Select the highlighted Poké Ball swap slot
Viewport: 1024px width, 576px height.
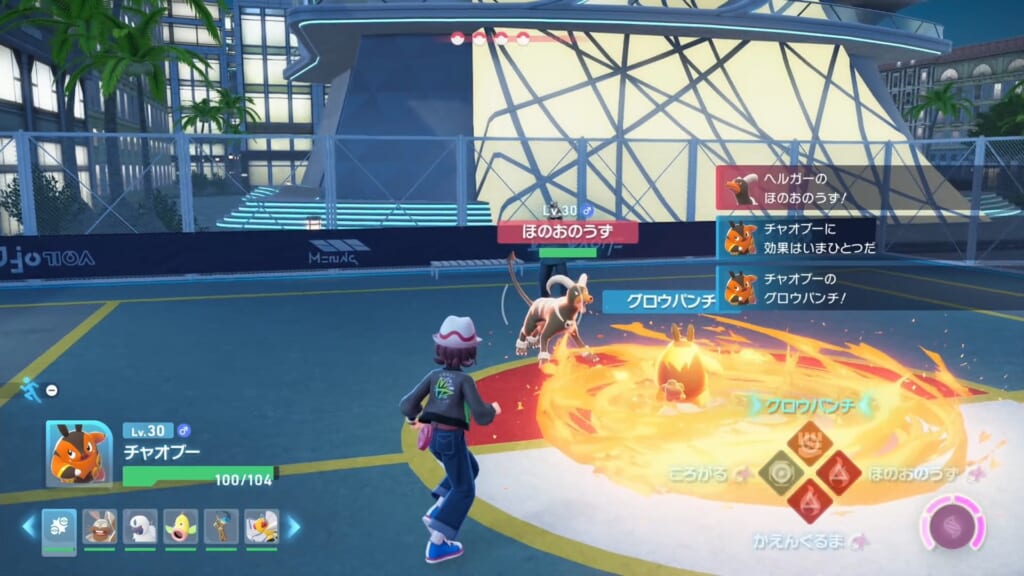pyautogui.click(x=59, y=527)
